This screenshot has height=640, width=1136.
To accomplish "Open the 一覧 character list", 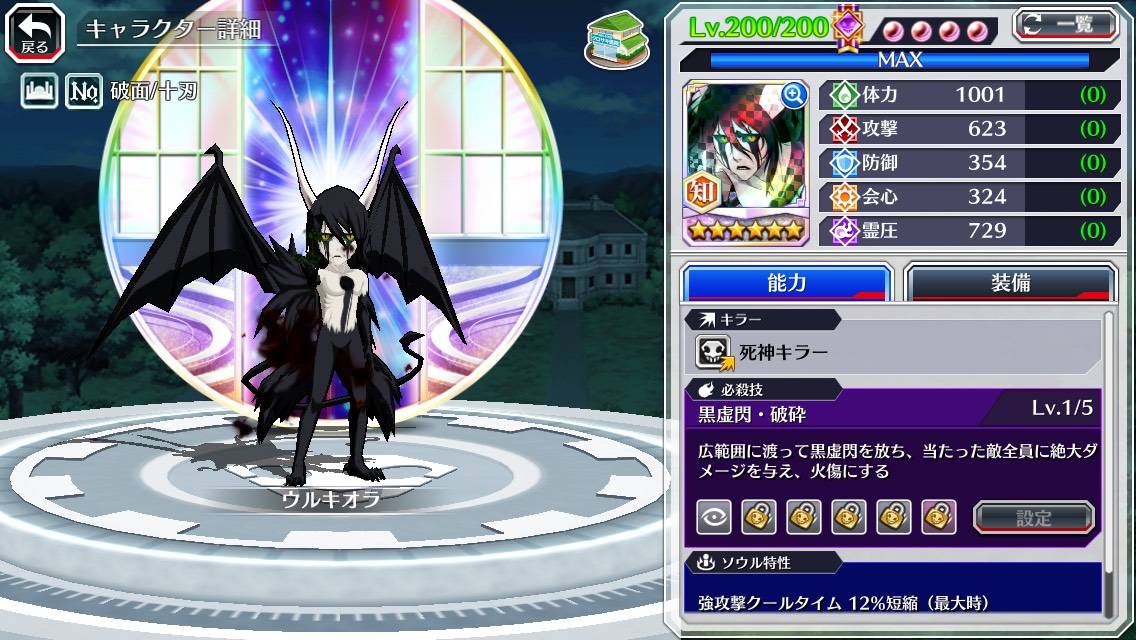I will click(x=1065, y=25).
